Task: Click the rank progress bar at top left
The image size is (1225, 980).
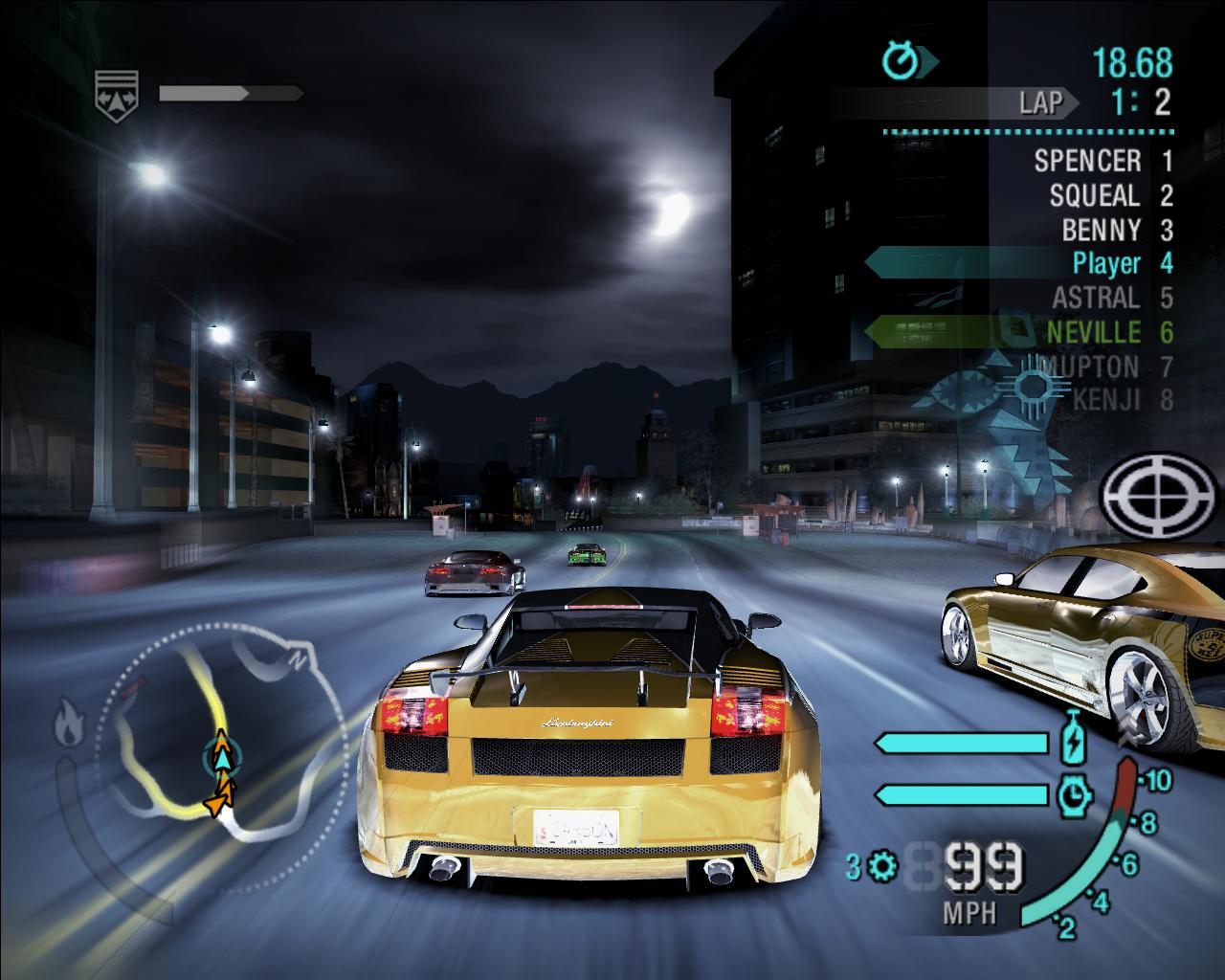Action: tap(230, 93)
